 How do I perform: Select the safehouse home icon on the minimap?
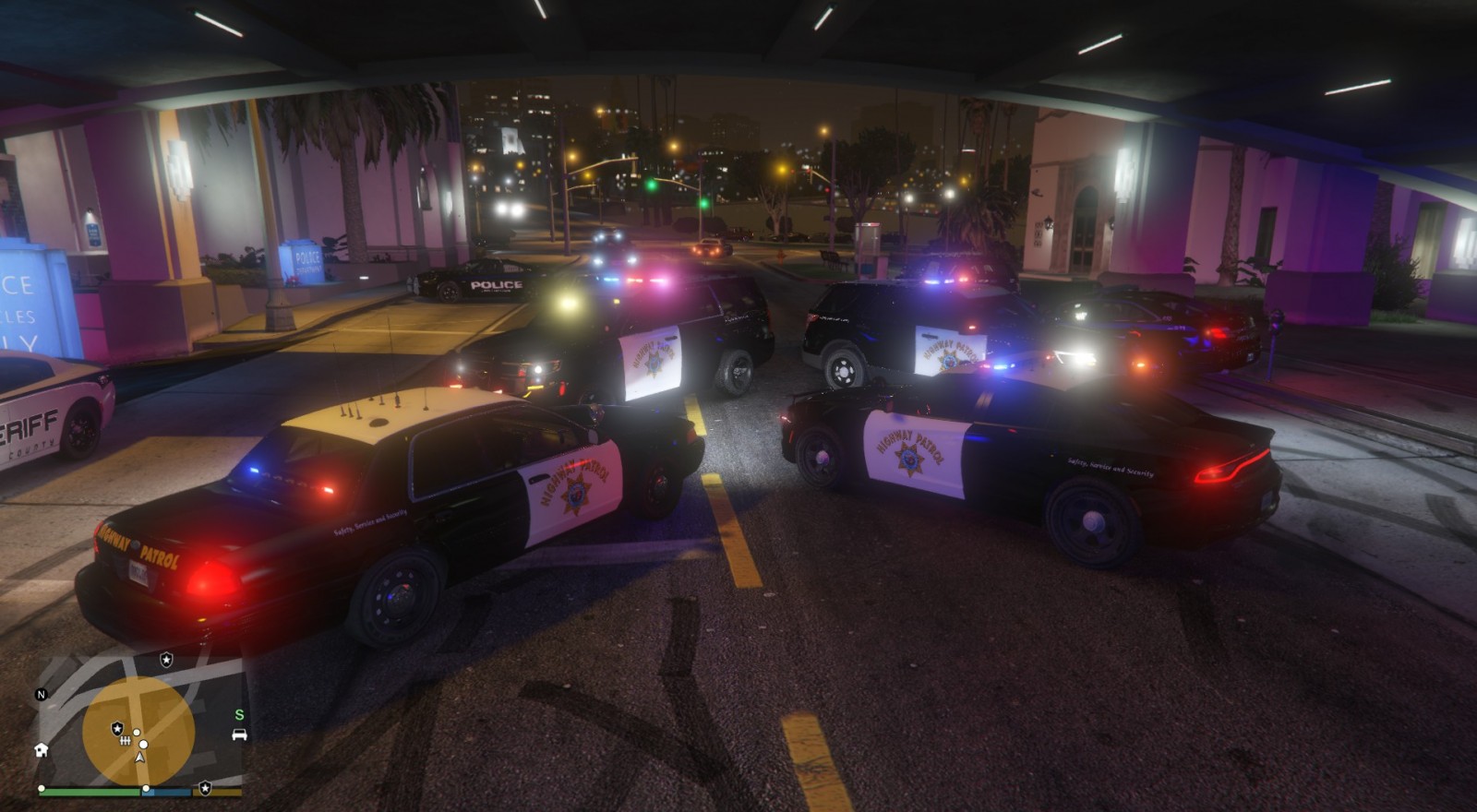point(41,751)
